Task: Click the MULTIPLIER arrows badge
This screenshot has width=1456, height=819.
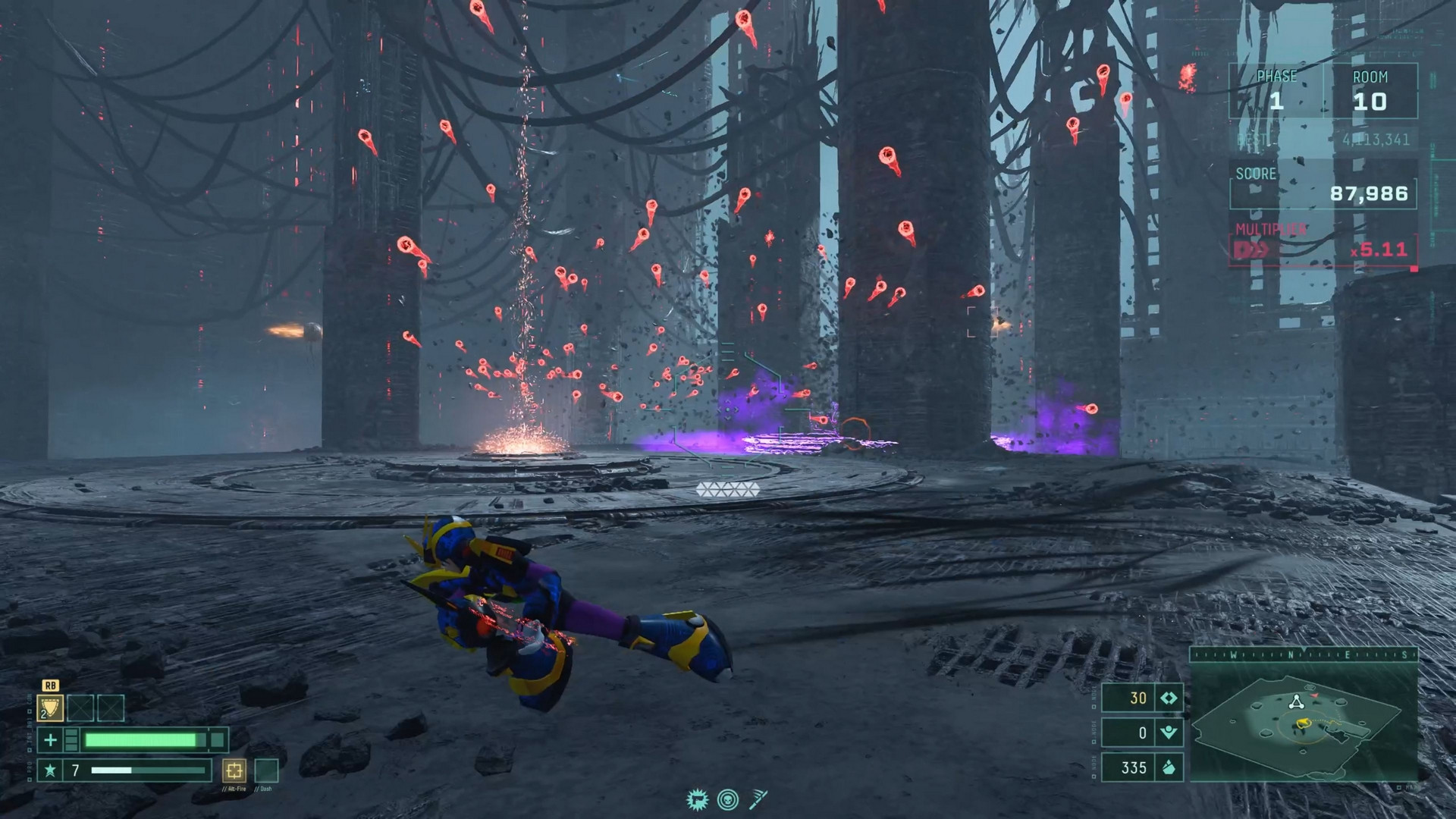Action: click(1250, 249)
